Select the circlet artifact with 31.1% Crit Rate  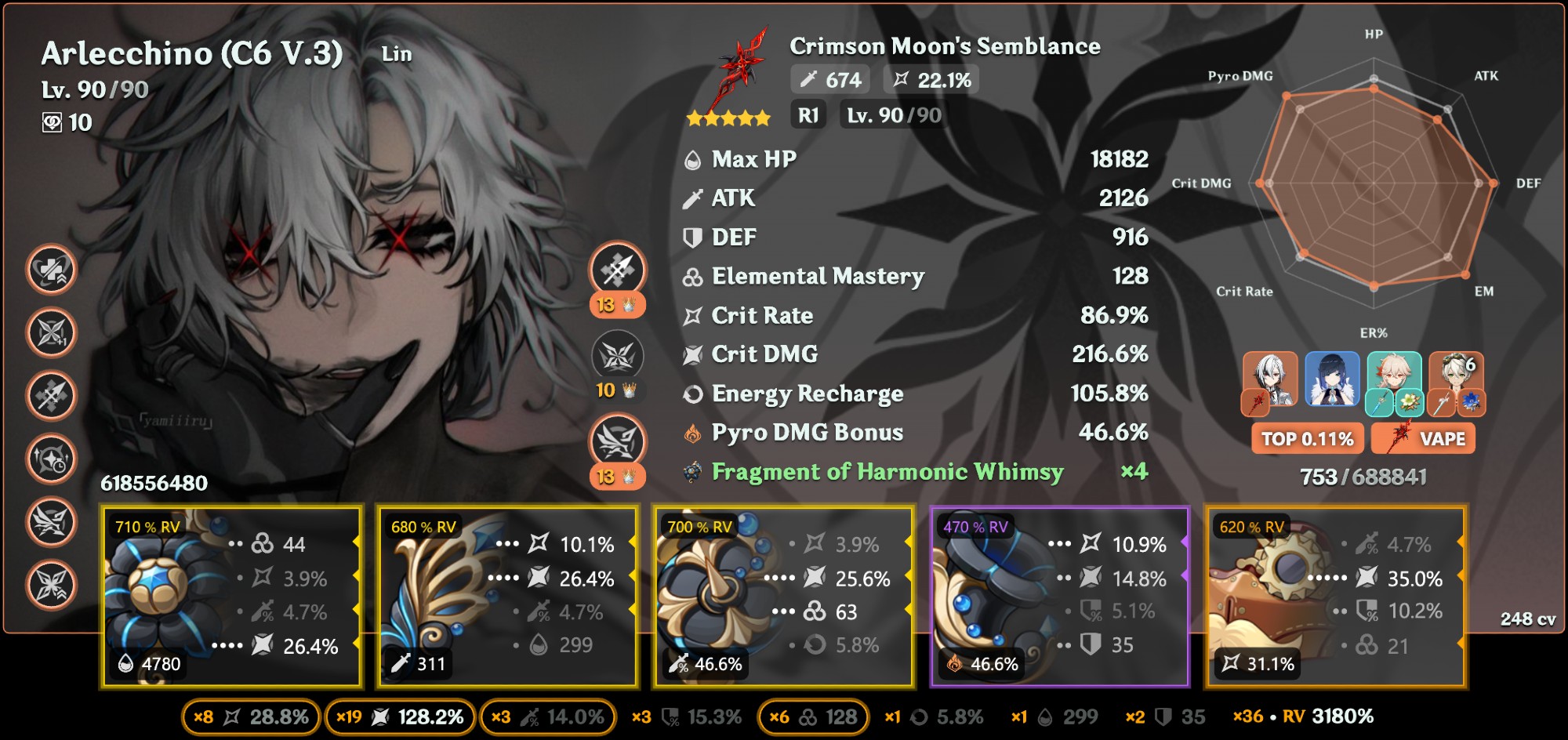1335,597
